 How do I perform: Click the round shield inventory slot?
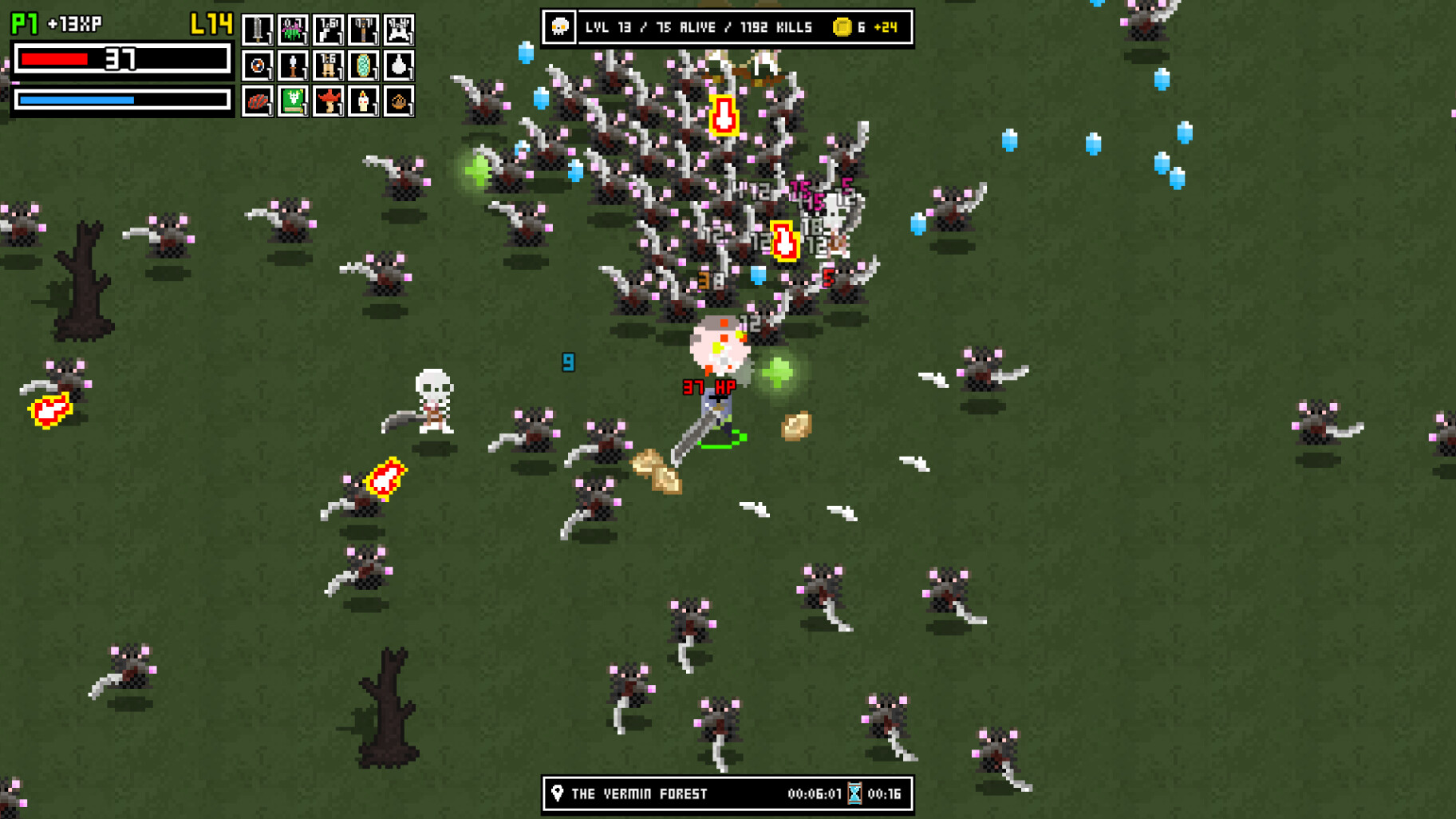[258, 67]
